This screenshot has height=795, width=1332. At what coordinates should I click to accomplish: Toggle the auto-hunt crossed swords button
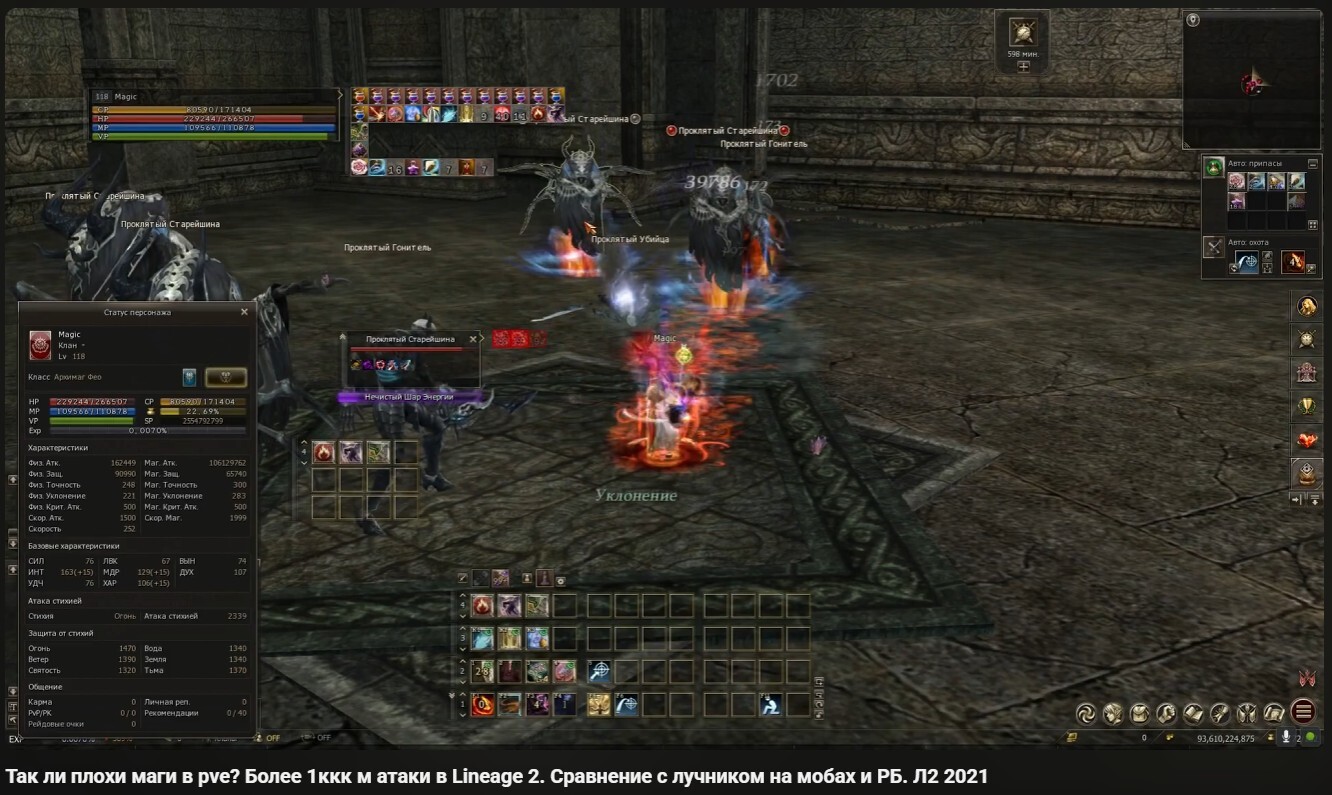click(x=1214, y=246)
